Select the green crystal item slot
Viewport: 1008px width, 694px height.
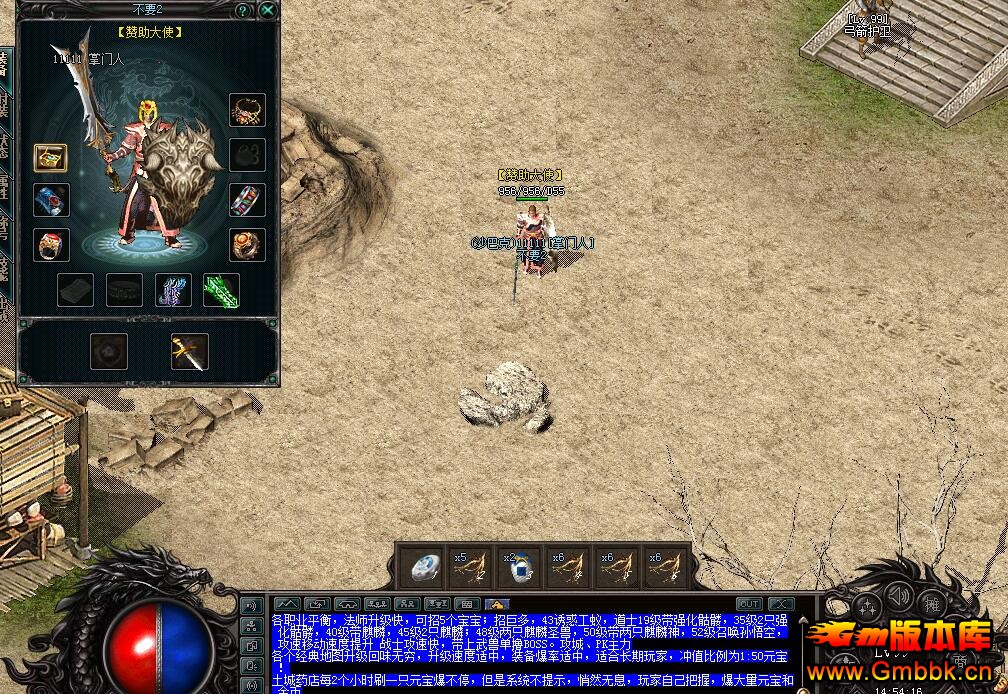(x=221, y=290)
